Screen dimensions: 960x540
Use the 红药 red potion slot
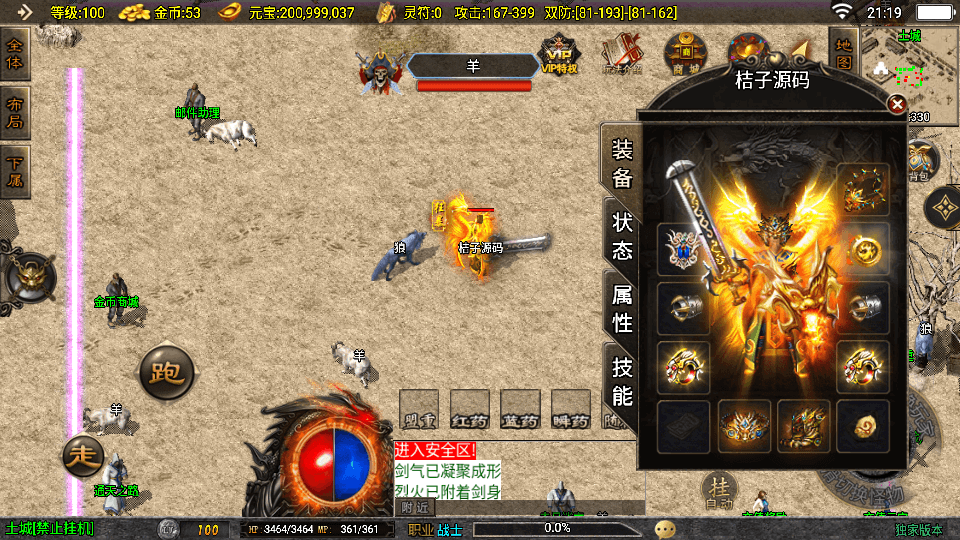(469, 410)
